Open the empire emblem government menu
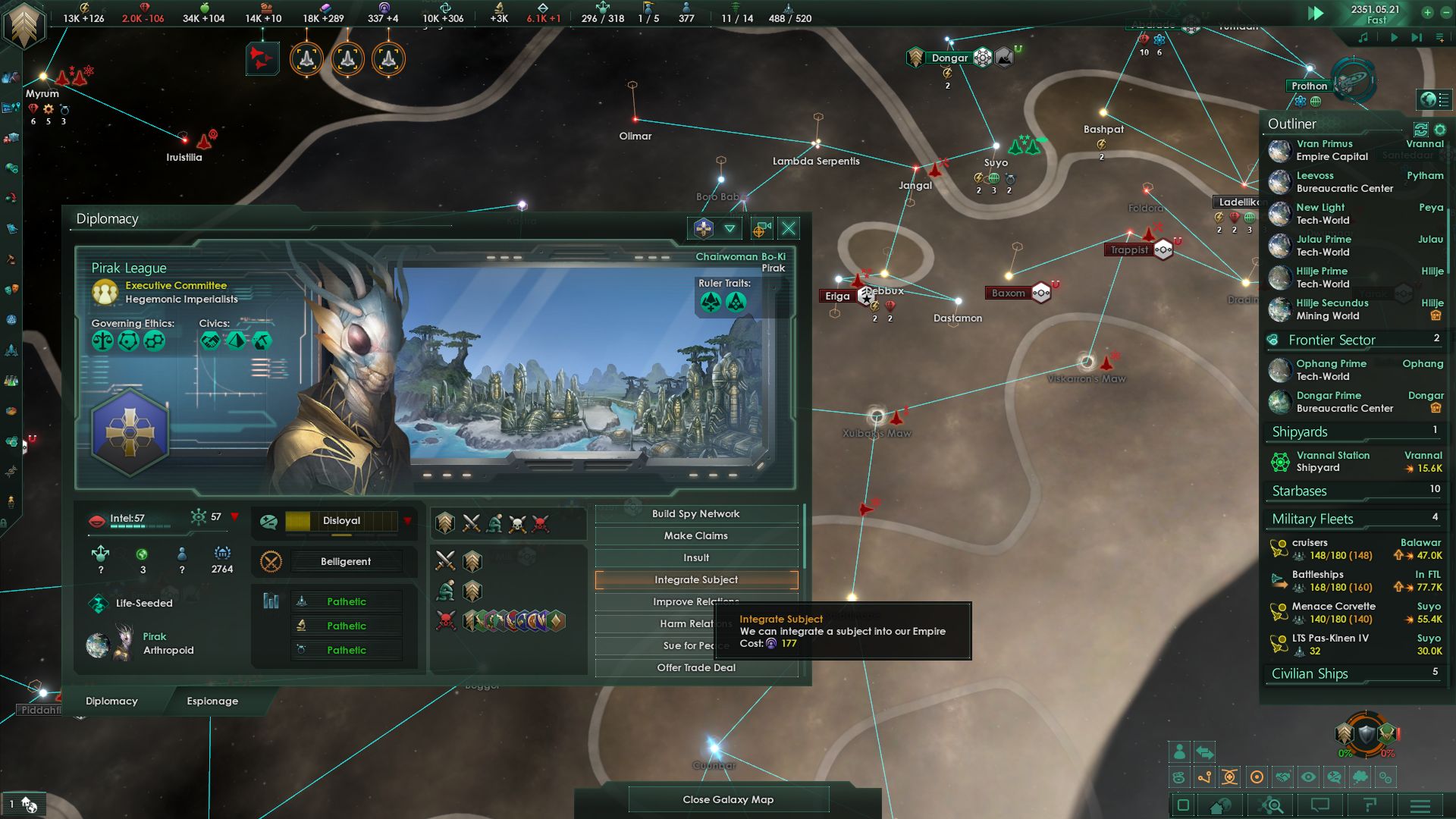The width and height of the screenshot is (1456, 819). pos(24,24)
